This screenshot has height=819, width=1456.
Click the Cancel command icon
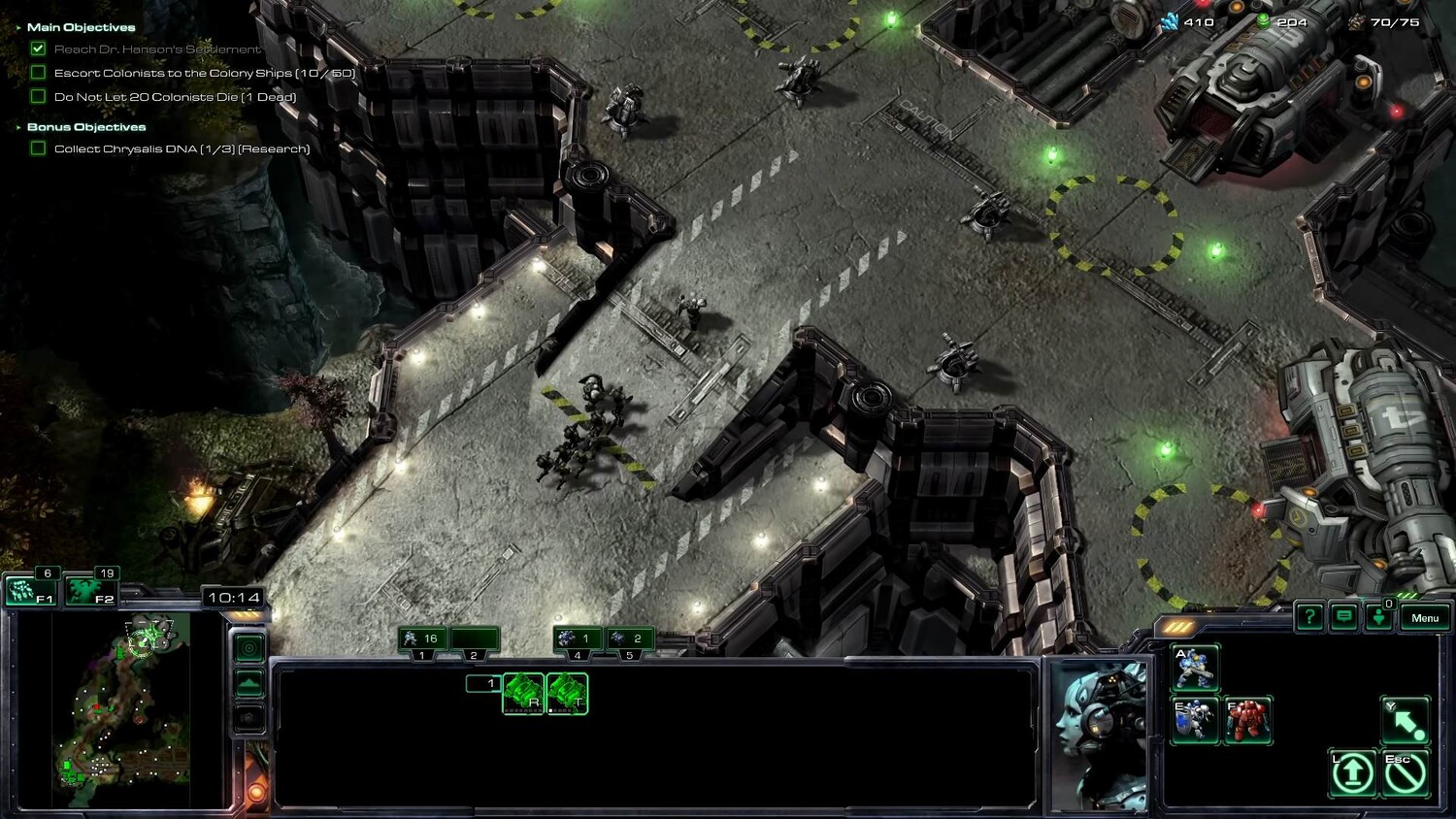[x=1405, y=772]
